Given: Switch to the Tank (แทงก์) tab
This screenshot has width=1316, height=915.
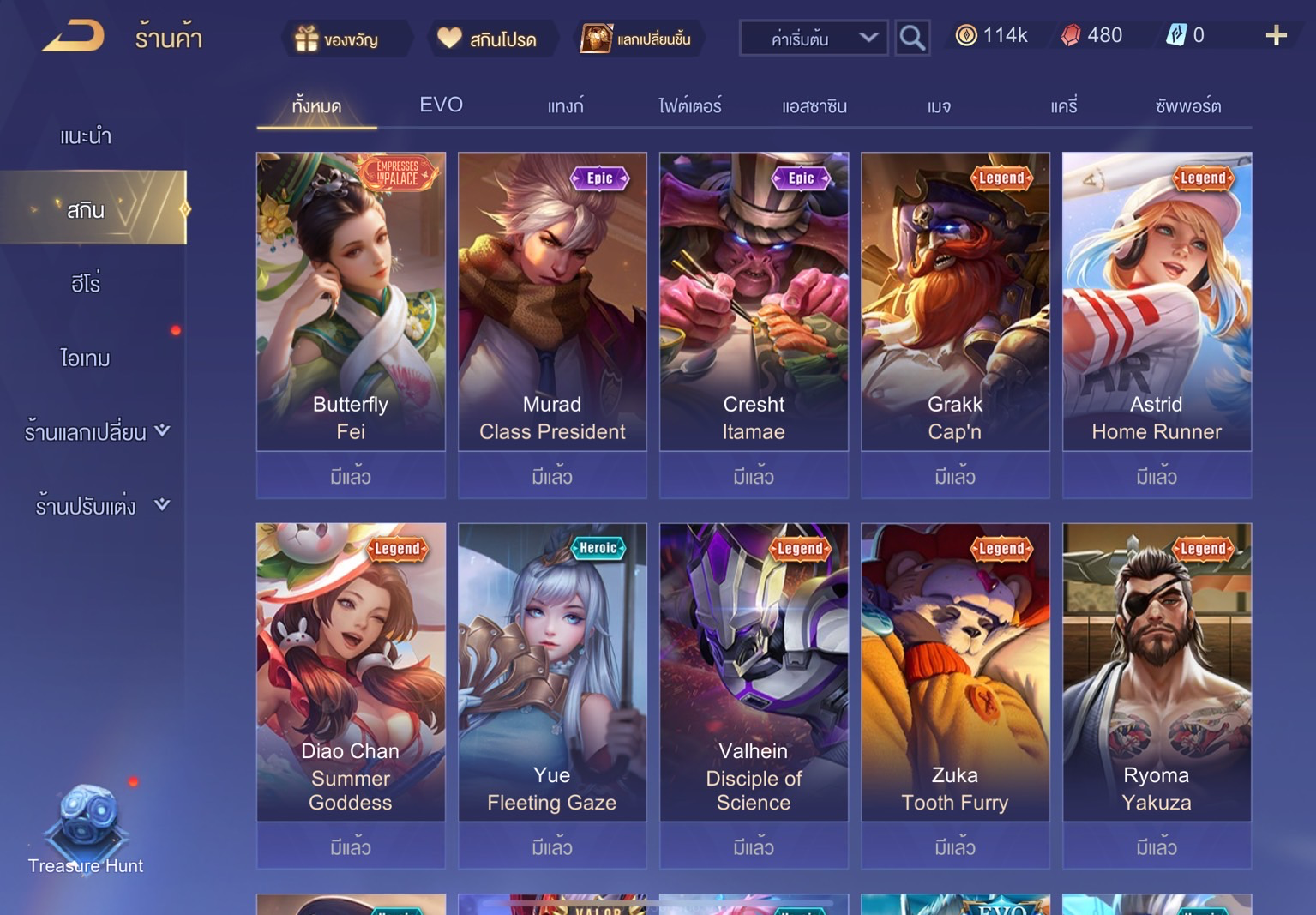Looking at the screenshot, I should point(565,106).
